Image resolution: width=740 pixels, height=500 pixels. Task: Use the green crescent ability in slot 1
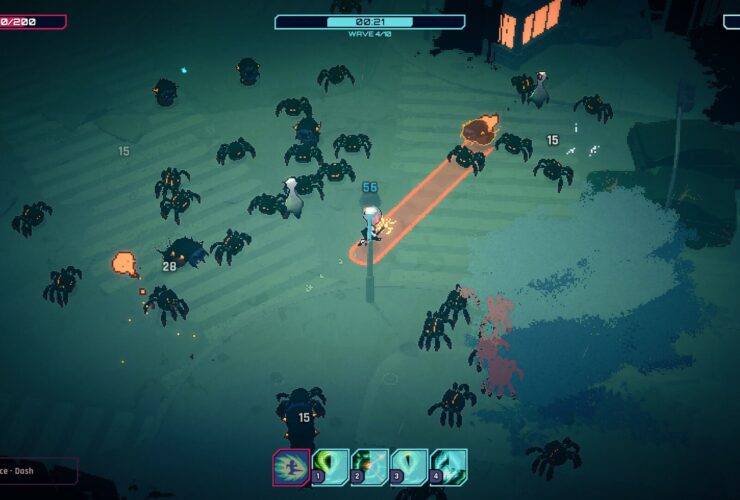[x=330, y=466]
